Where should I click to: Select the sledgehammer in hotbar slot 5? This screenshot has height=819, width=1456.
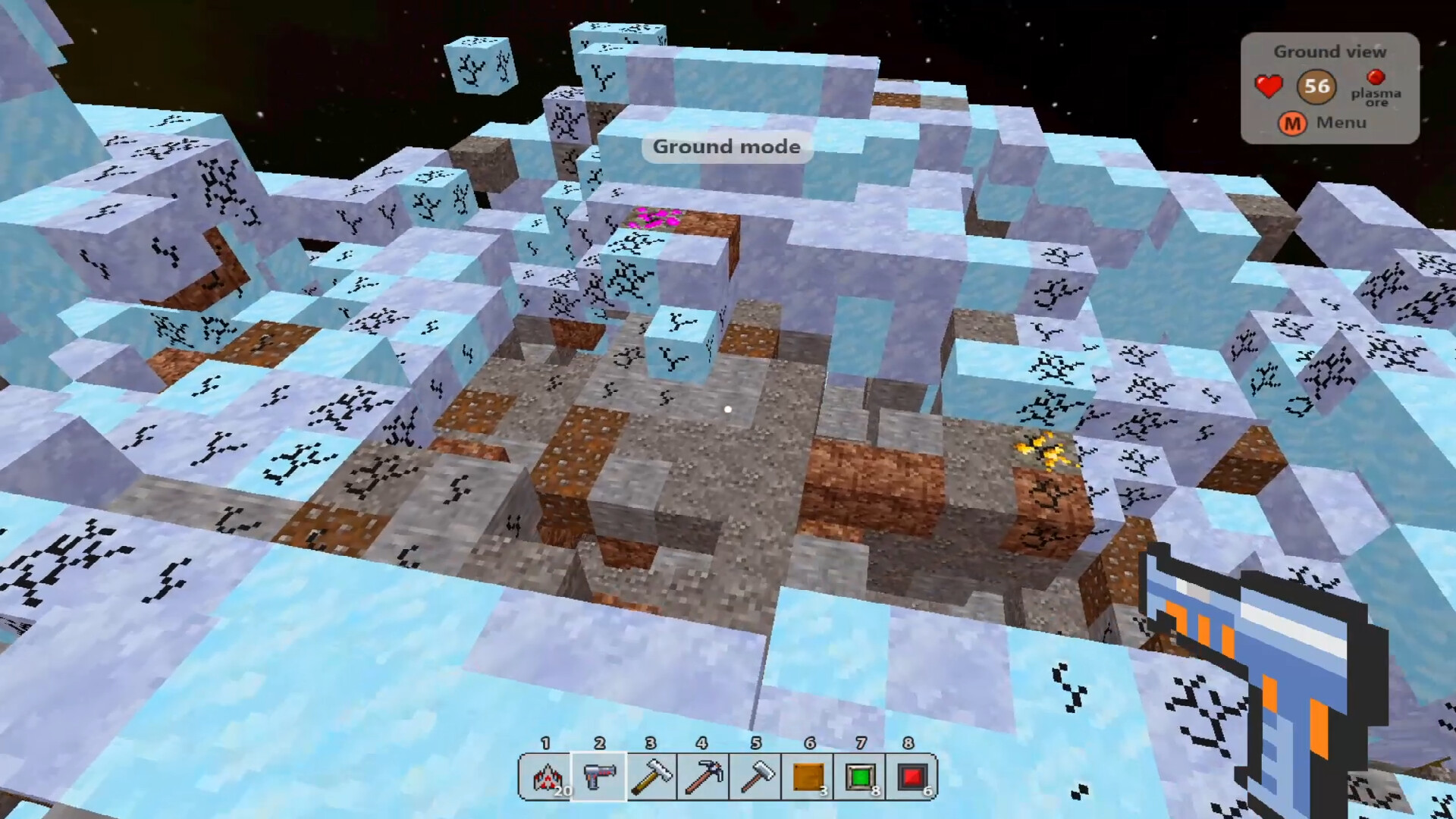(756, 775)
